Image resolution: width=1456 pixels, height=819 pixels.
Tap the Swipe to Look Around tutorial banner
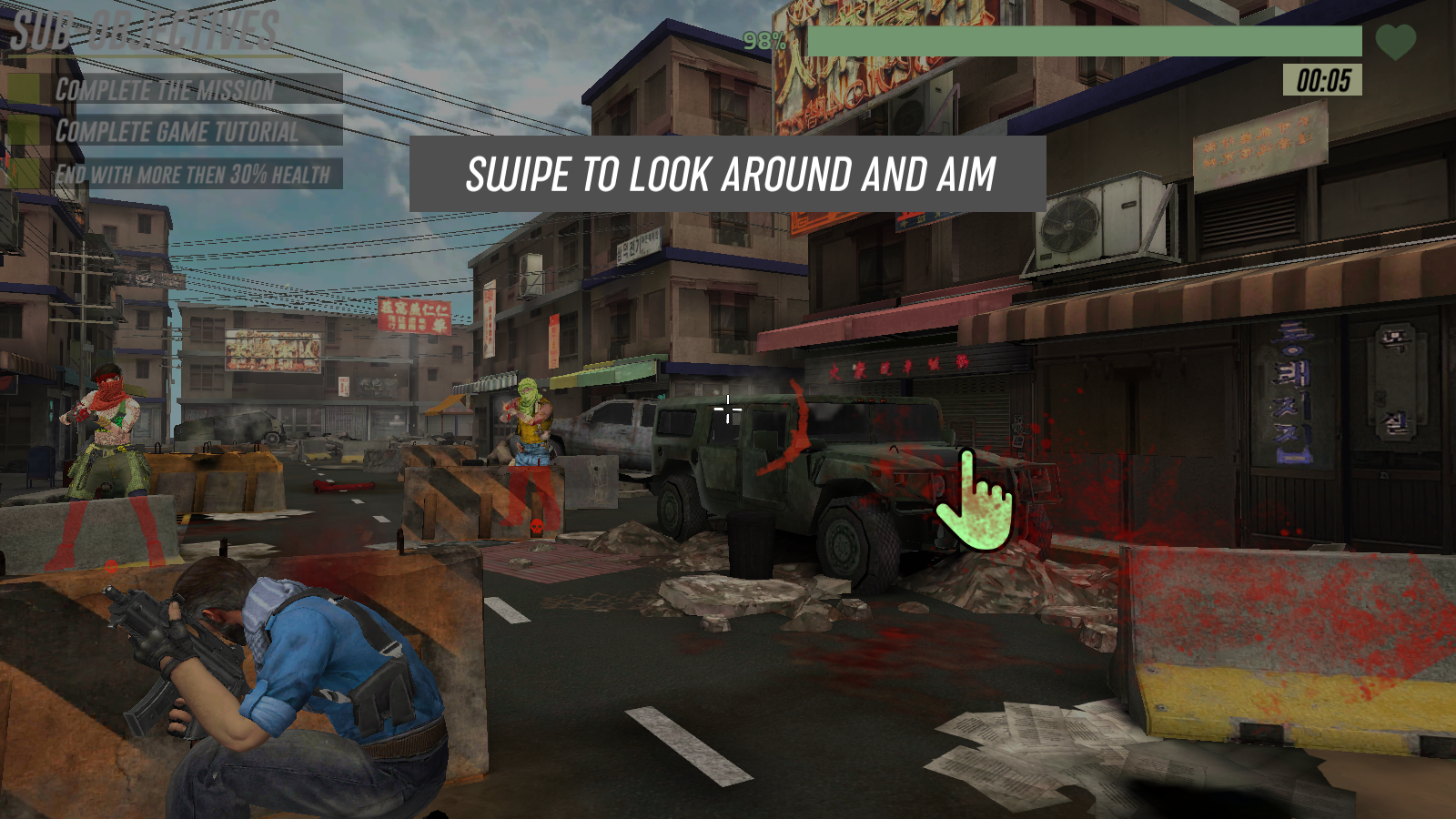[x=728, y=174]
